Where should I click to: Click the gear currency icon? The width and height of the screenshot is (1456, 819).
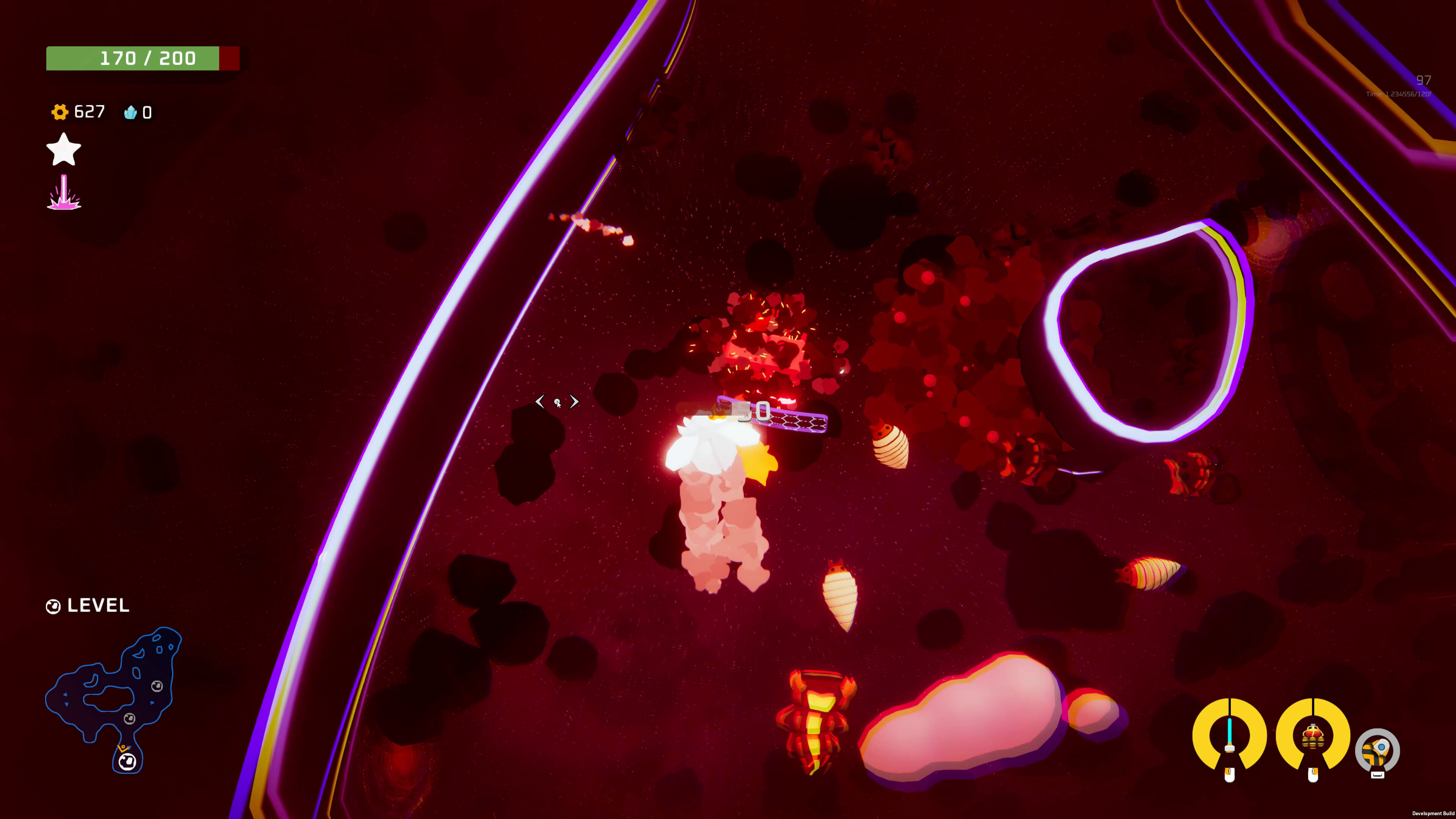pyautogui.click(x=60, y=112)
